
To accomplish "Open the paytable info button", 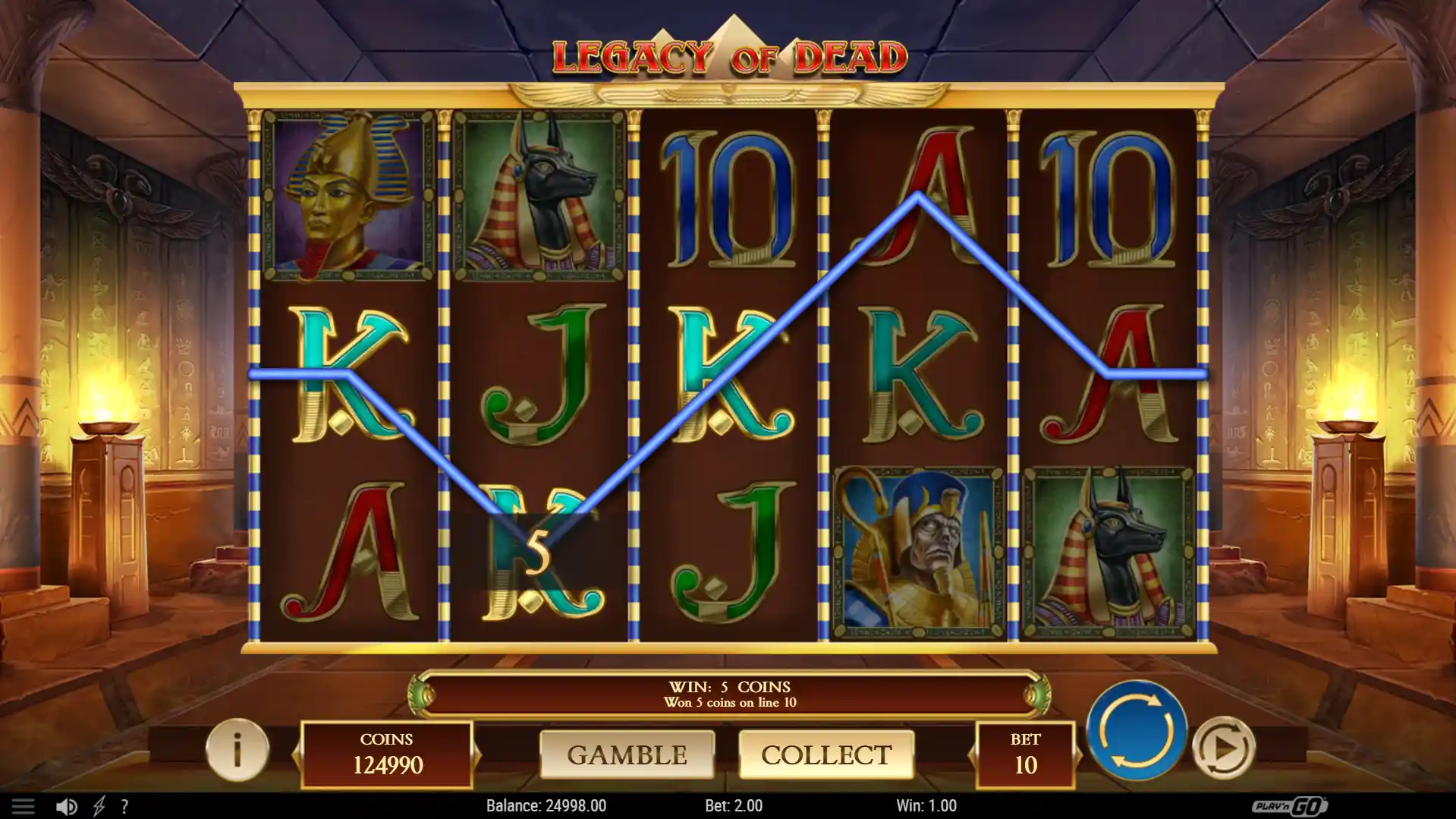I will [x=237, y=750].
